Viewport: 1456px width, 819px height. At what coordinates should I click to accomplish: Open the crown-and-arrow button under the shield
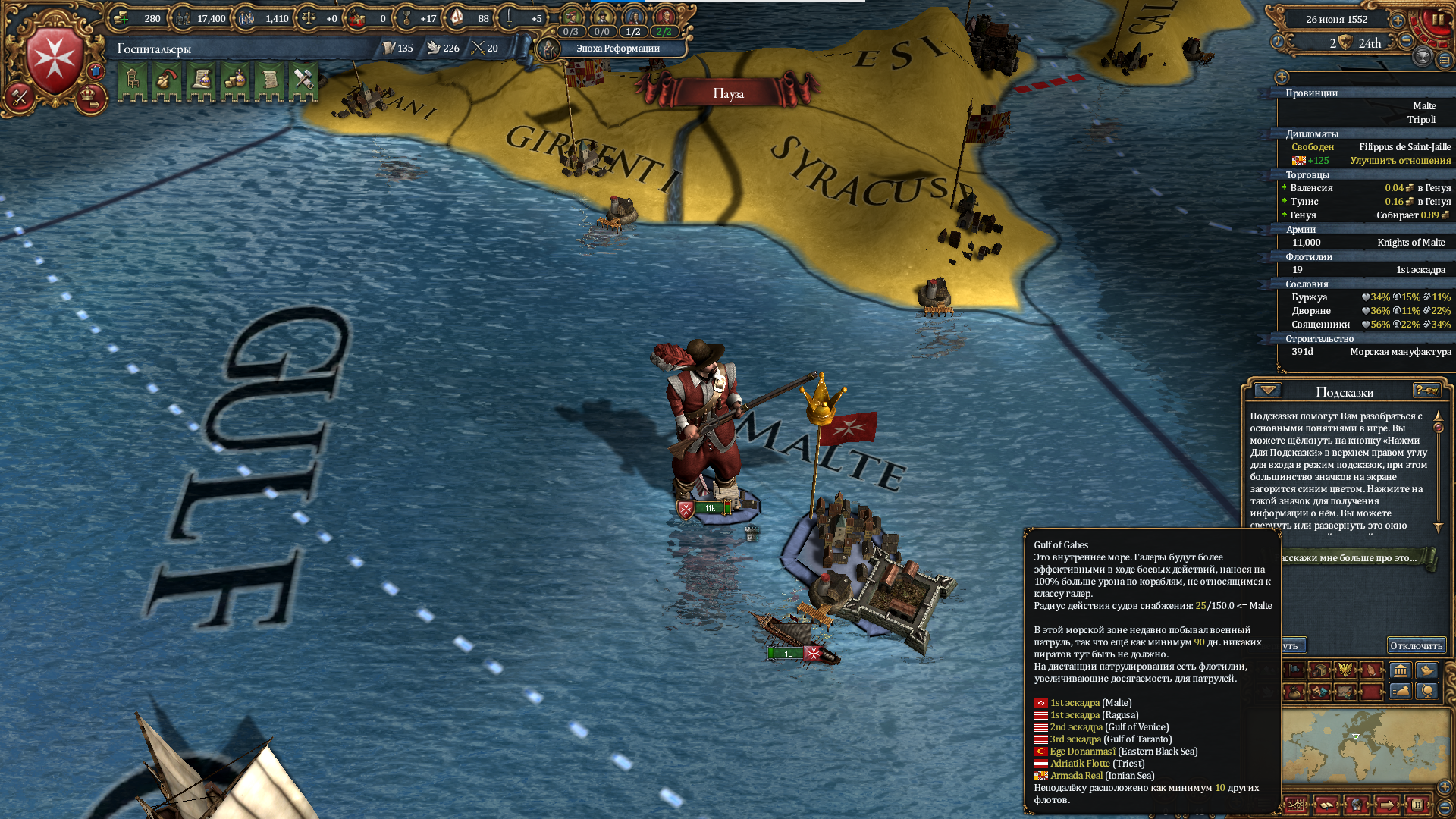(x=91, y=99)
